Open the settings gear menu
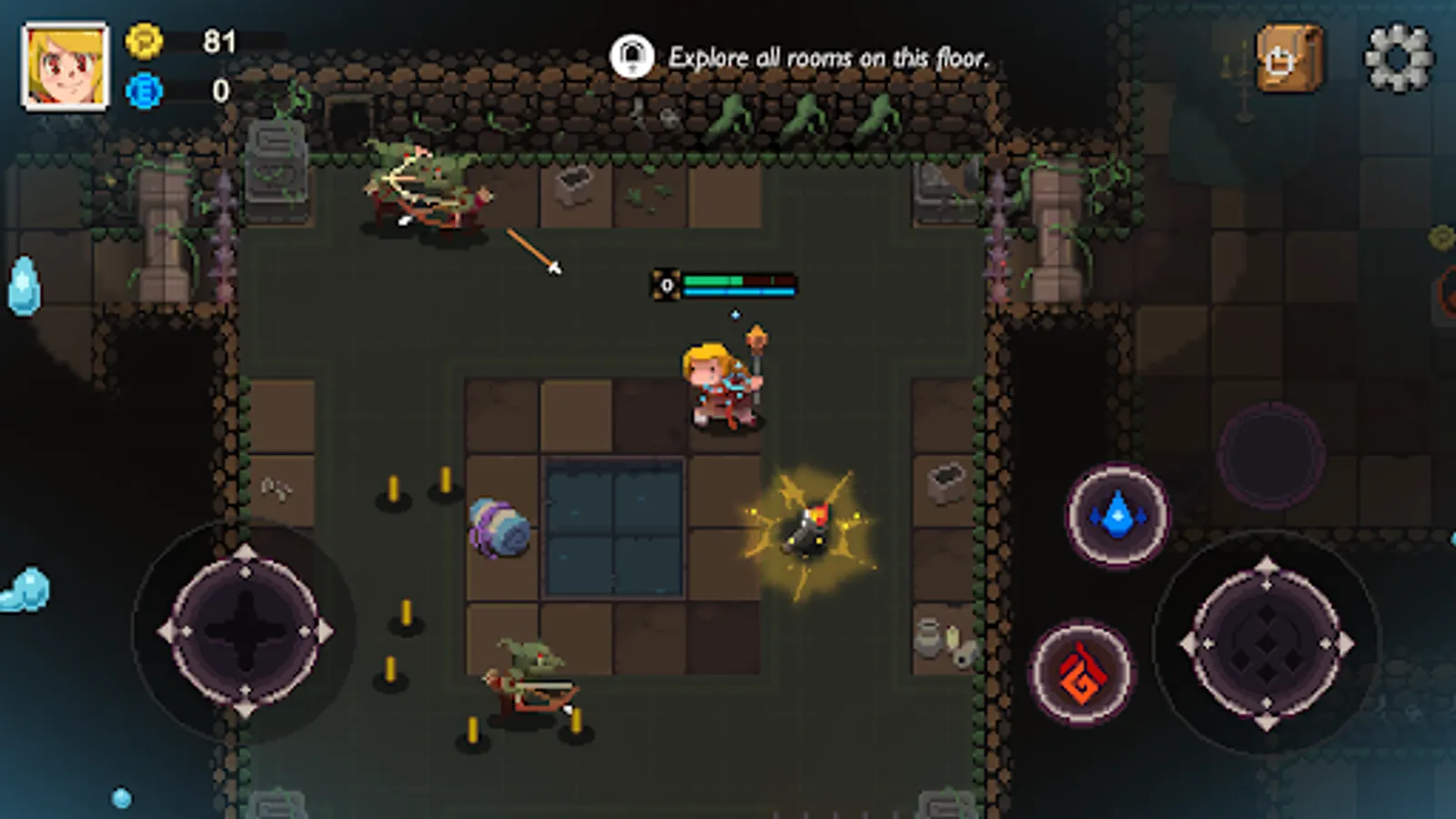 [1399, 56]
